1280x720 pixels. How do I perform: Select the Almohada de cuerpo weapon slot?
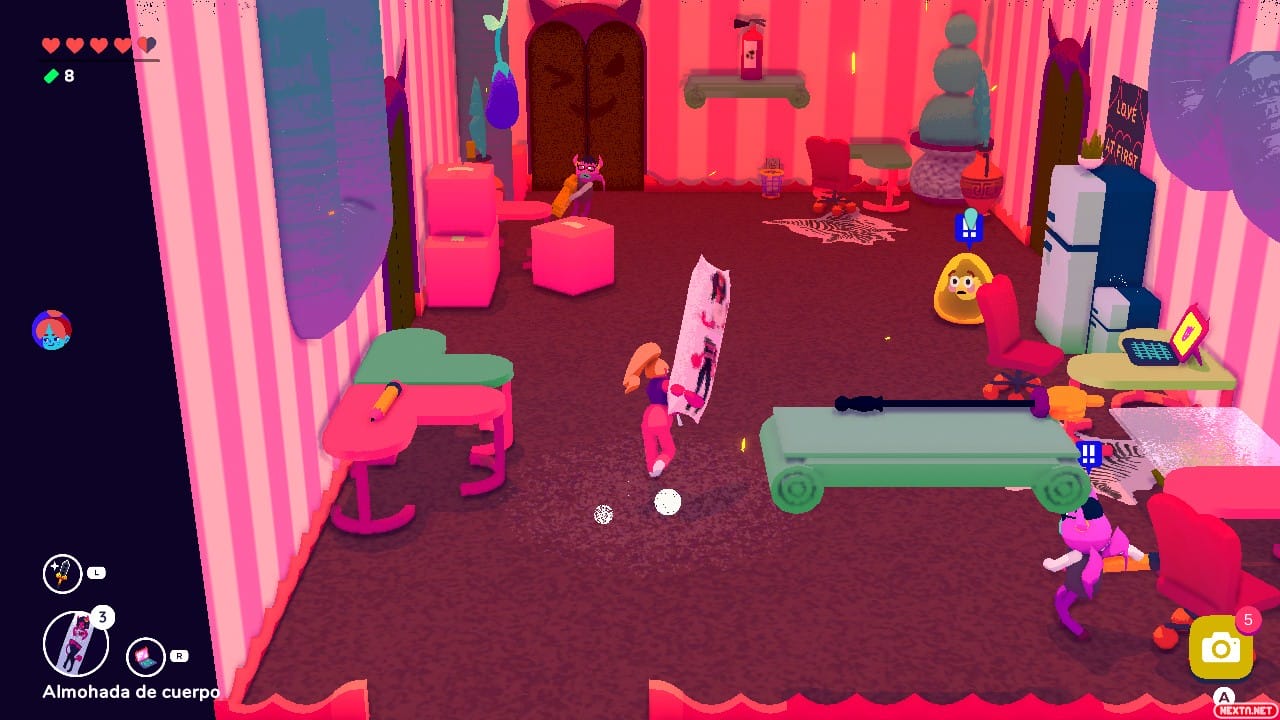[76, 644]
